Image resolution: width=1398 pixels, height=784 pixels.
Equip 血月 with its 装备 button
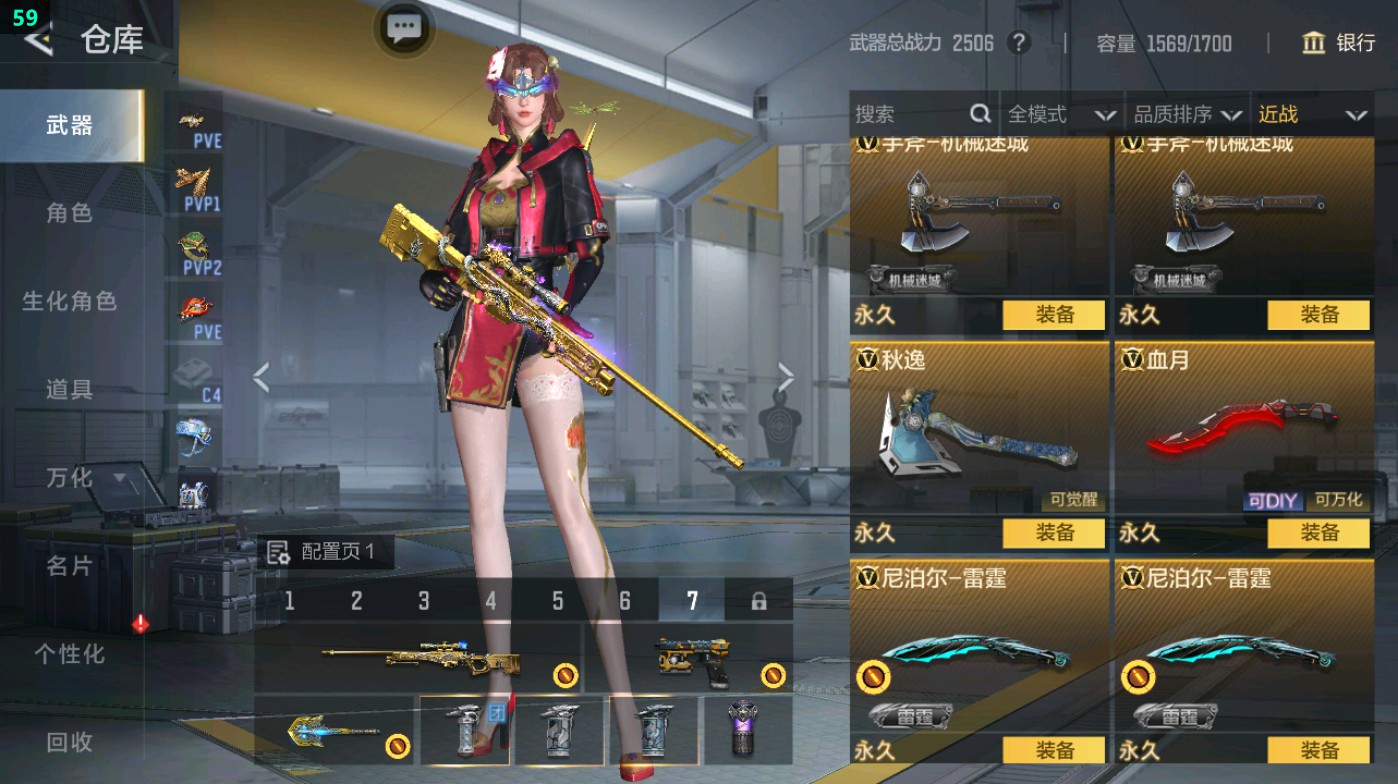[1319, 534]
